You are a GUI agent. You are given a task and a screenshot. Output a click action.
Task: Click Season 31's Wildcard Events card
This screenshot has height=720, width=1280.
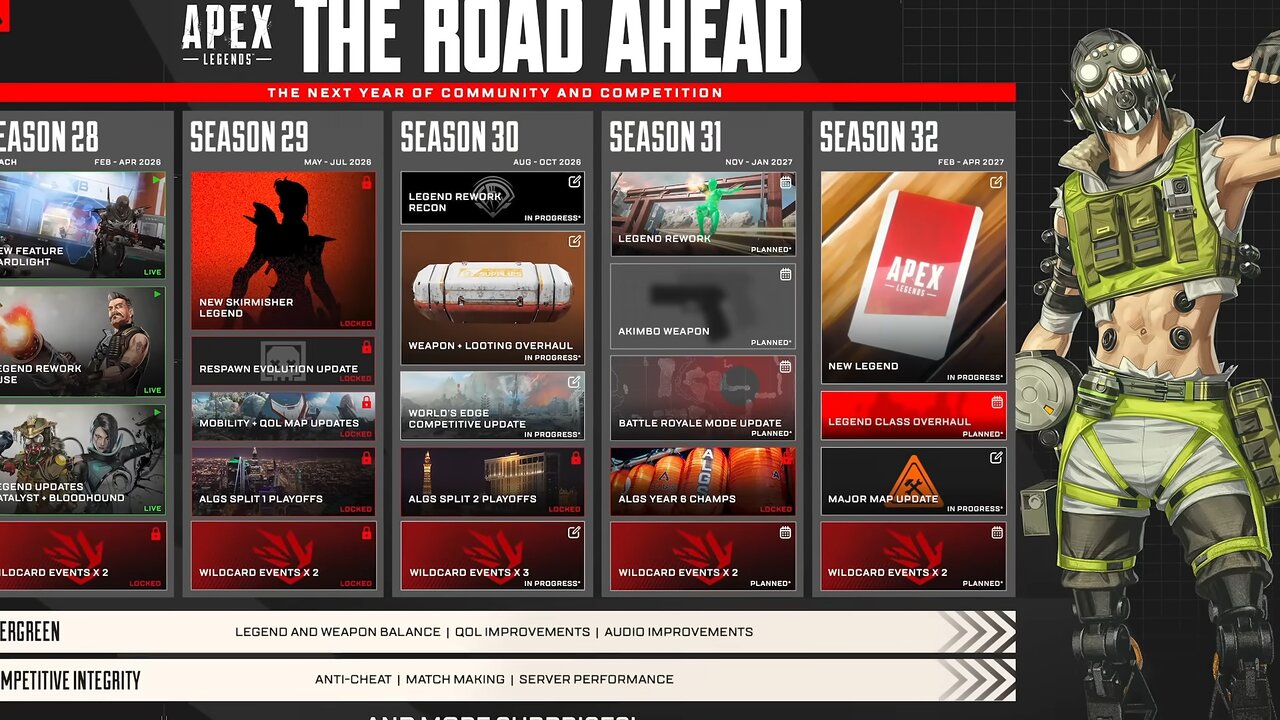tap(703, 556)
